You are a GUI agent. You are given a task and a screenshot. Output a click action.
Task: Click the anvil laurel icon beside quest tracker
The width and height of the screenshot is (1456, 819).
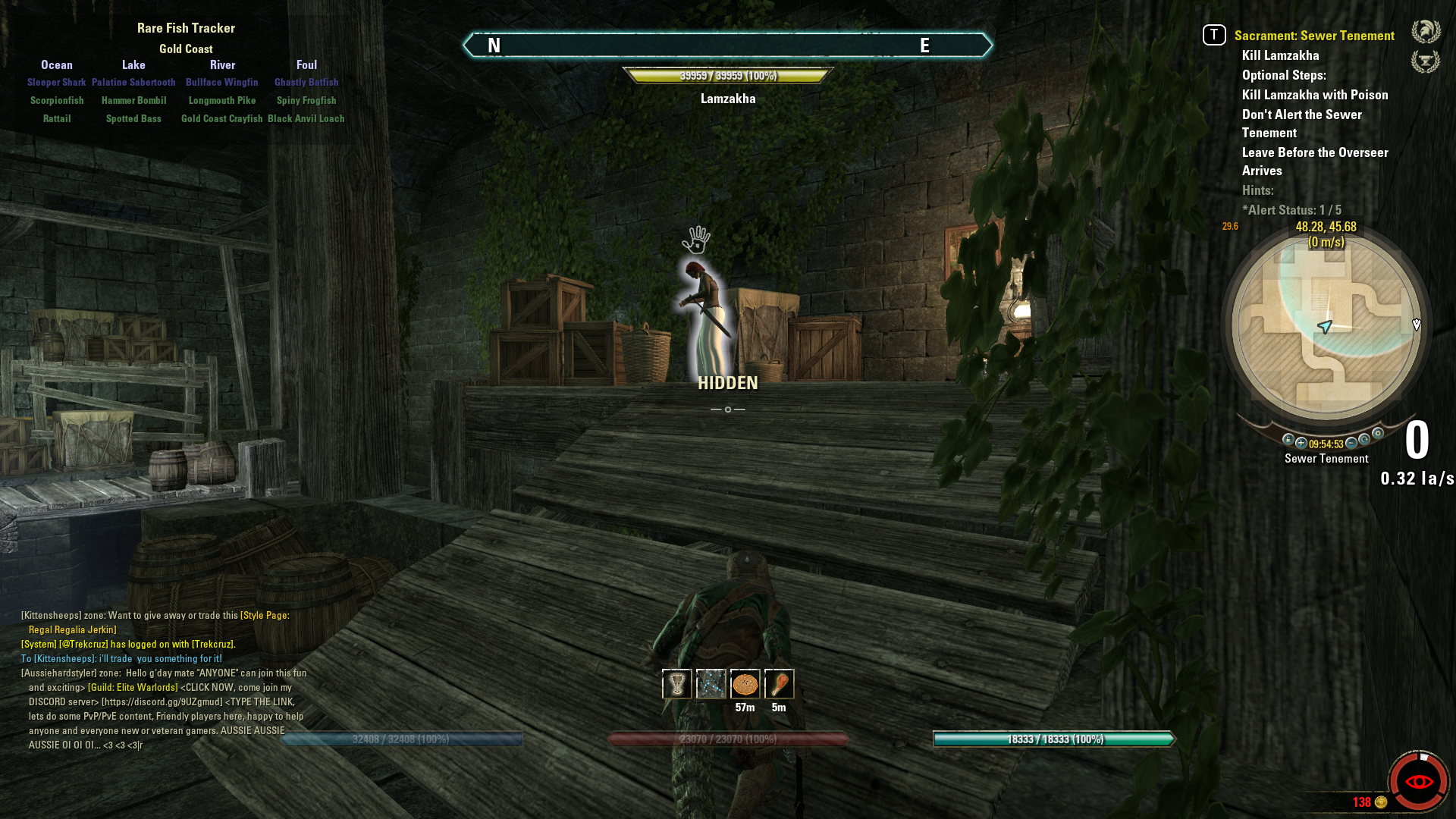pos(1426,61)
